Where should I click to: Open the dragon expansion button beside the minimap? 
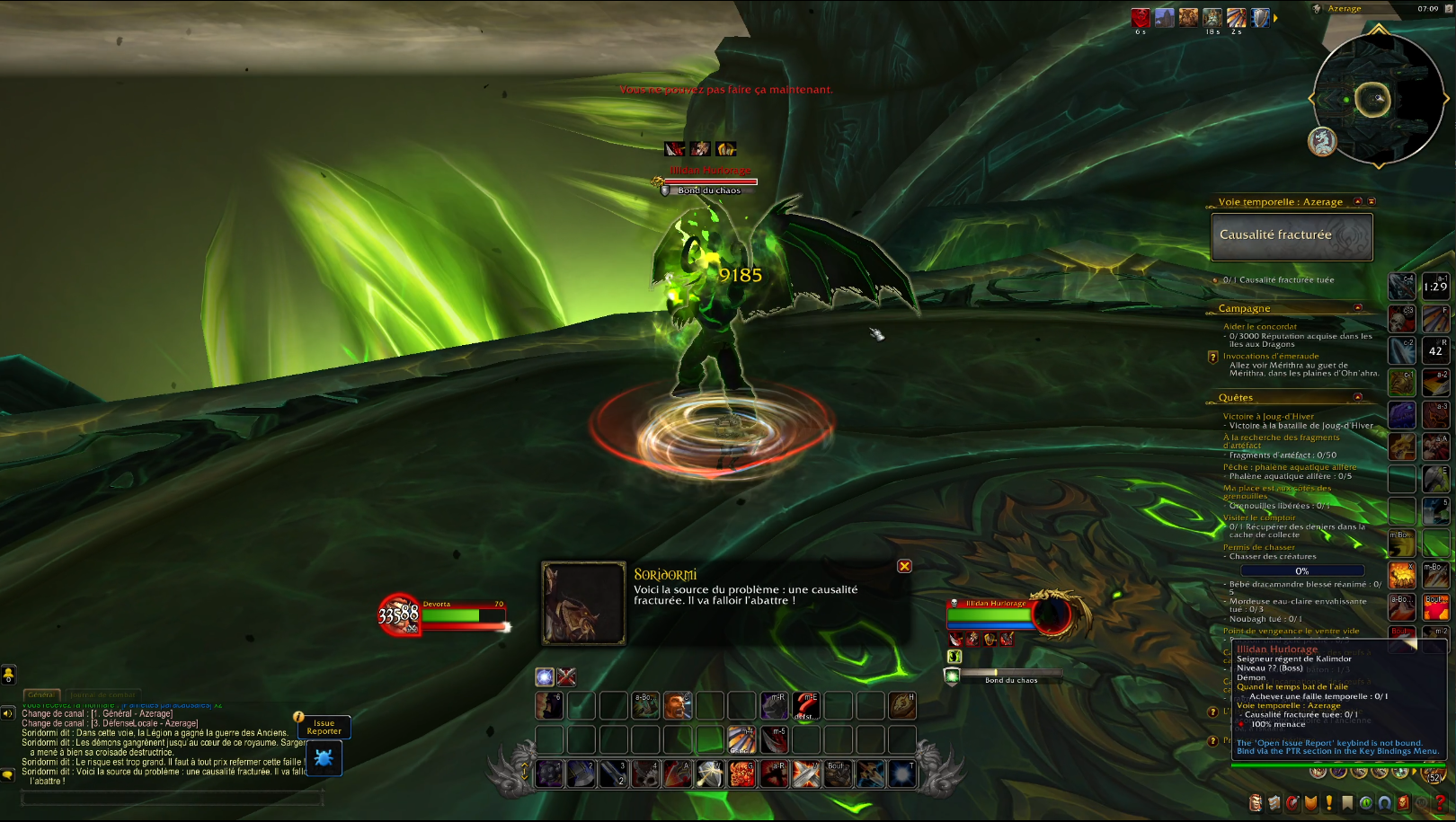[1321, 141]
